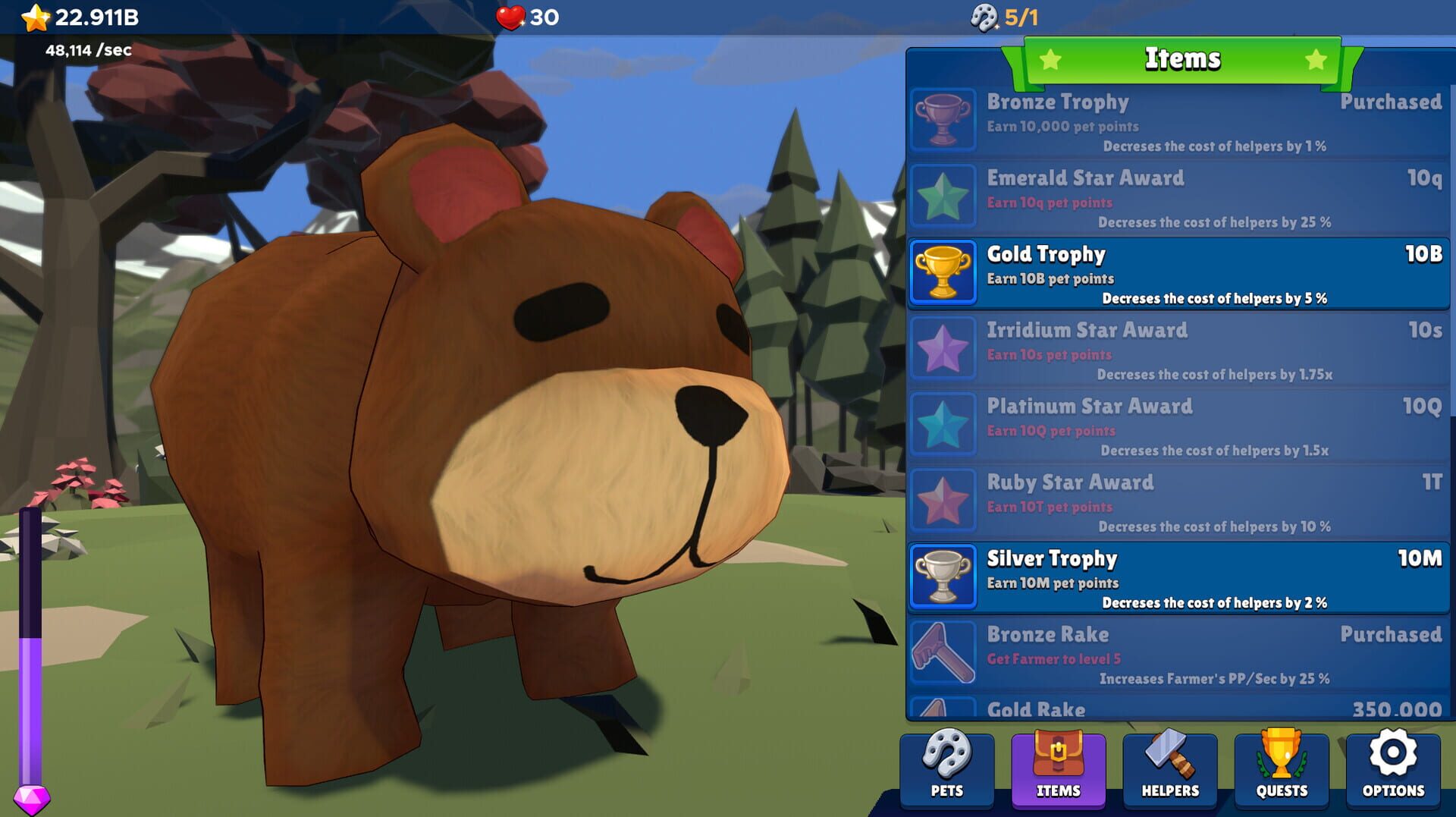This screenshot has width=1456, height=817.
Task: Click the purple progress bar gem
Action: click(32, 793)
